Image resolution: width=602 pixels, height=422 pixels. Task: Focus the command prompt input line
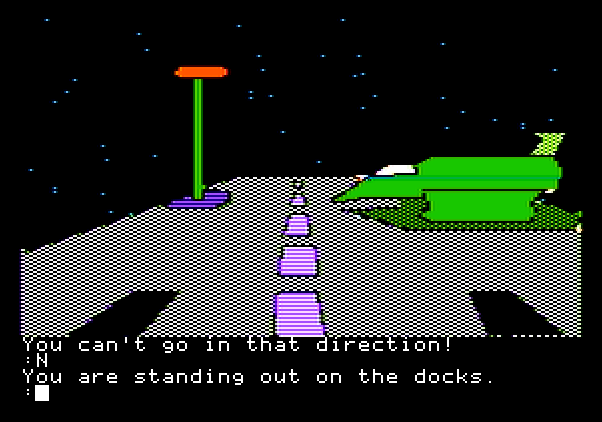(42, 393)
